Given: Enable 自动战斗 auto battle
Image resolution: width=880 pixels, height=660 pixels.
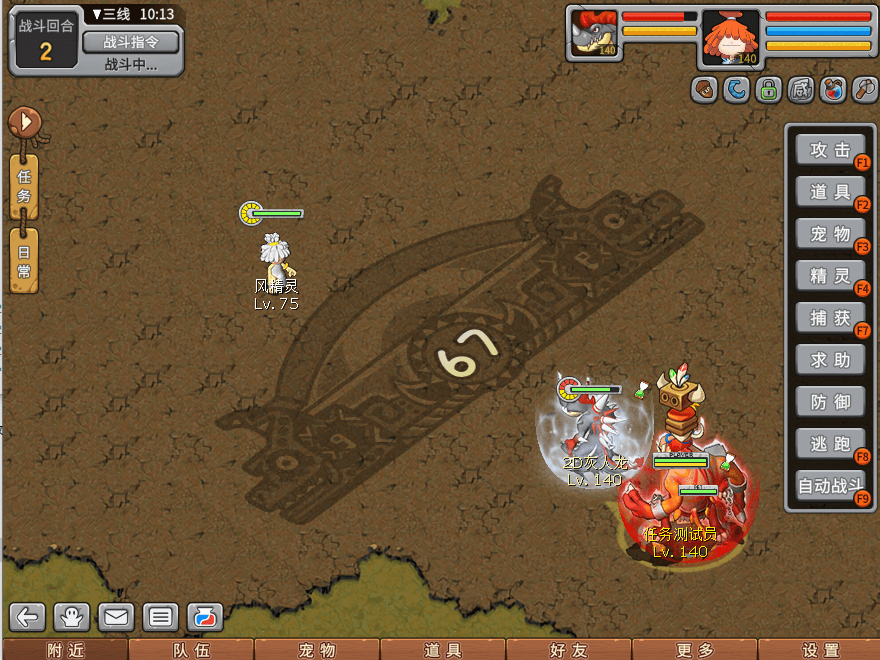Looking at the screenshot, I should (x=830, y=486).
